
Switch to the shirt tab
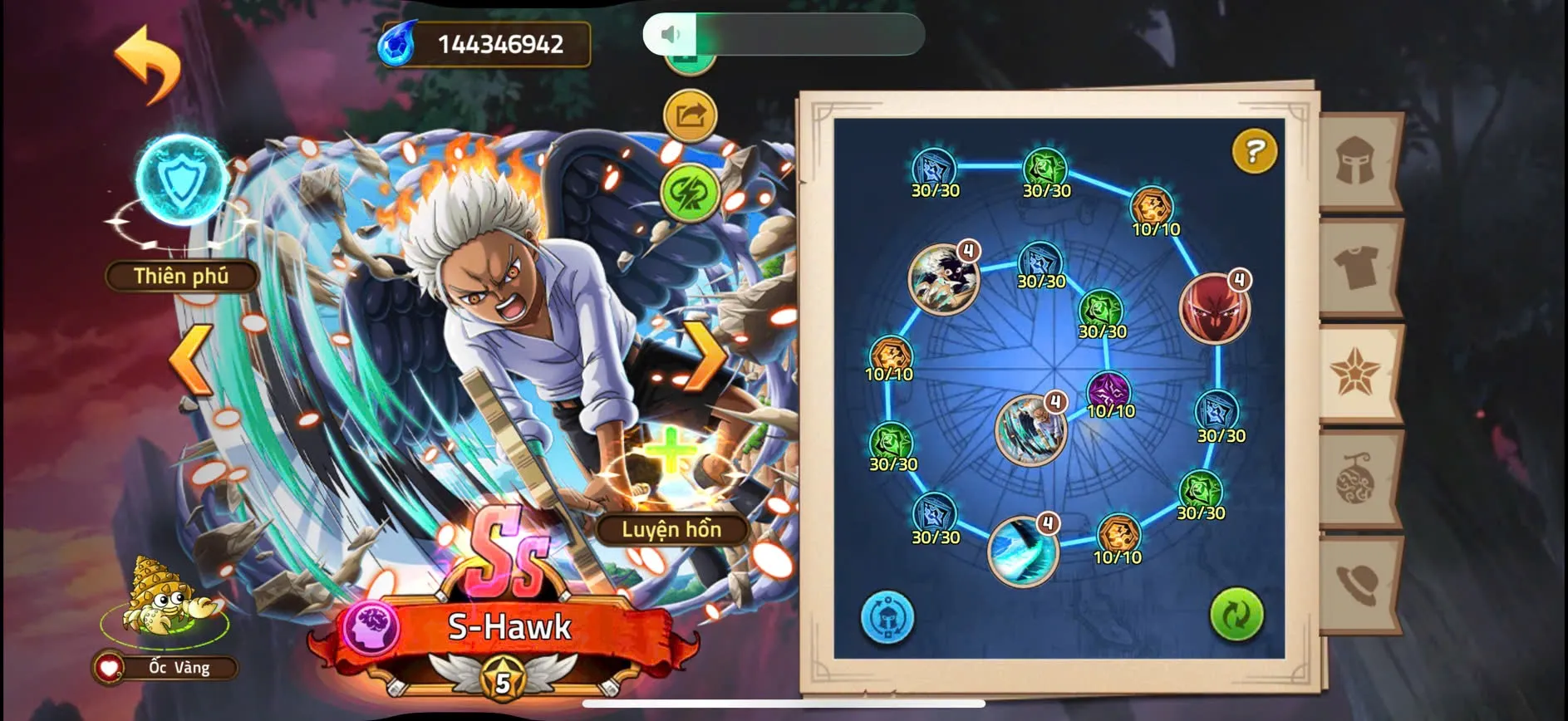click(1357, 267)
